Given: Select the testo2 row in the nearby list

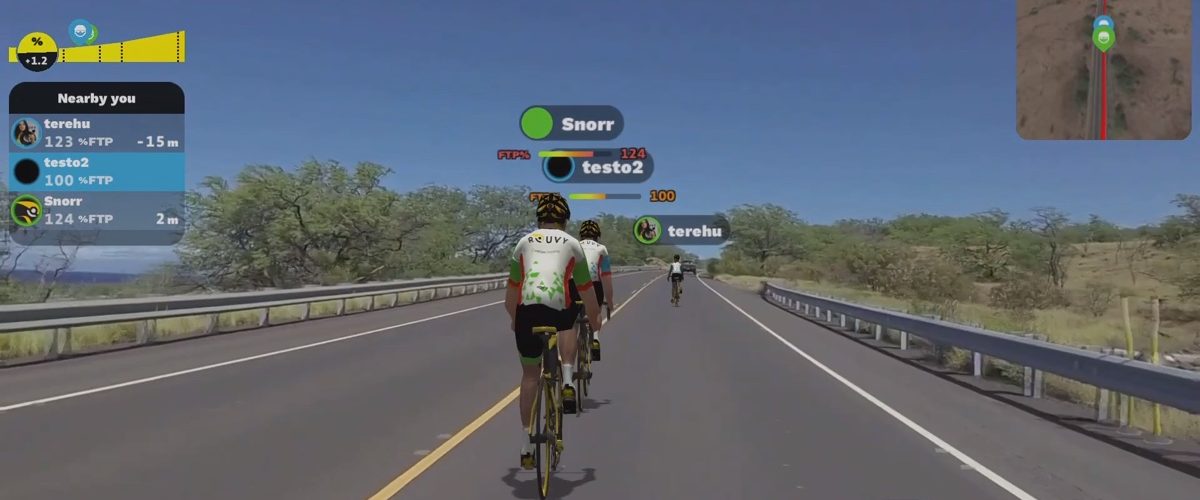Looking at the screenshot, I should tap(96, 172).
